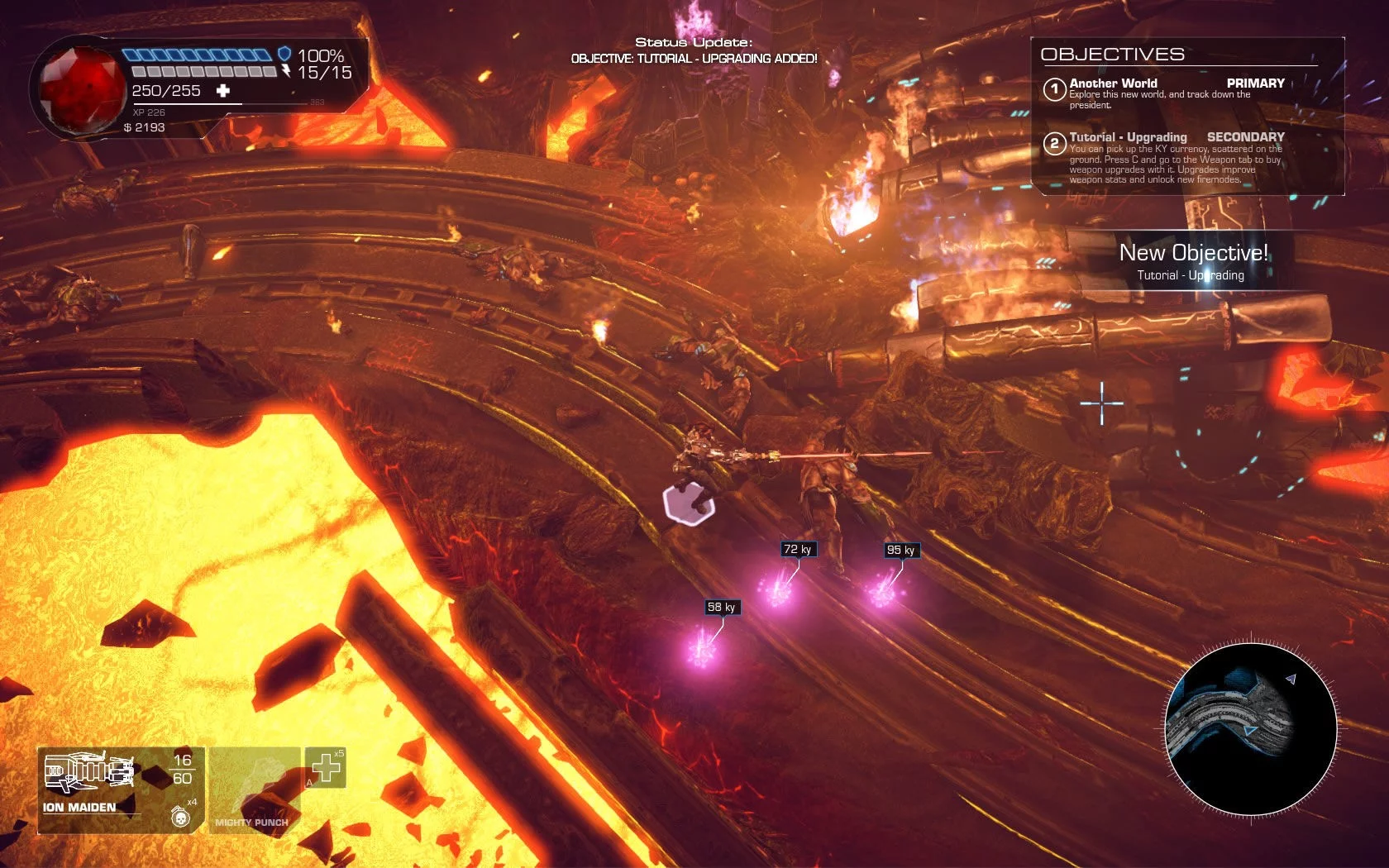Use the medkit cross item slot
The height and width of the screenshot is (868, 1389).
click(325, 768)
